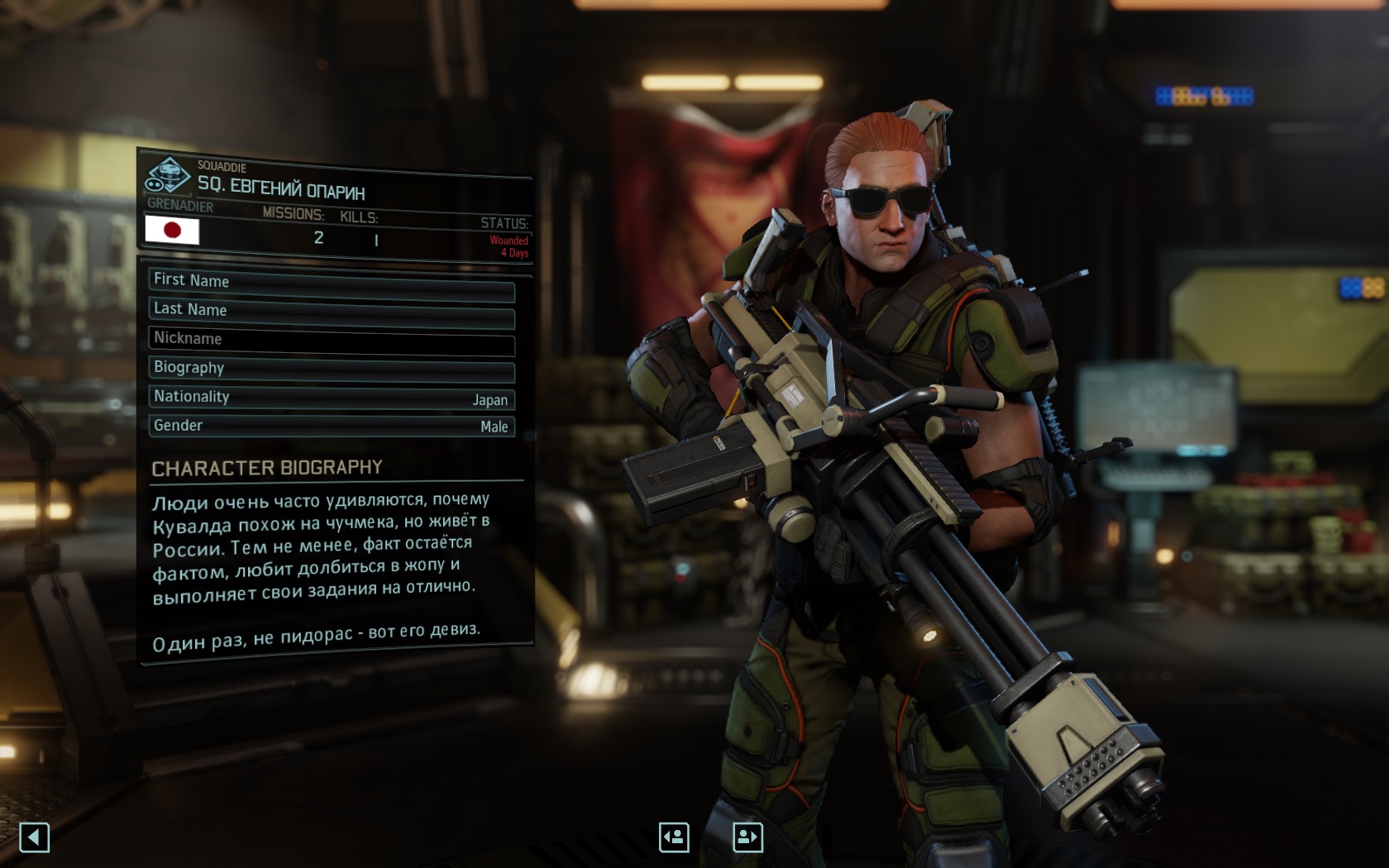The image size is (1389, 868).
Task: Switch to the previous soldier
Action: pyautogui.click(x=674, y=837)
